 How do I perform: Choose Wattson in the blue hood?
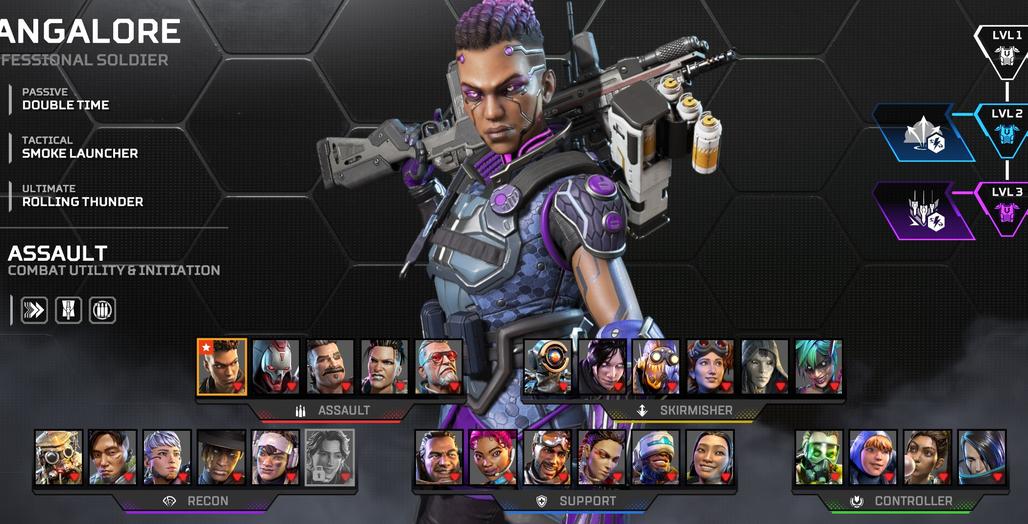pos(873,457)
